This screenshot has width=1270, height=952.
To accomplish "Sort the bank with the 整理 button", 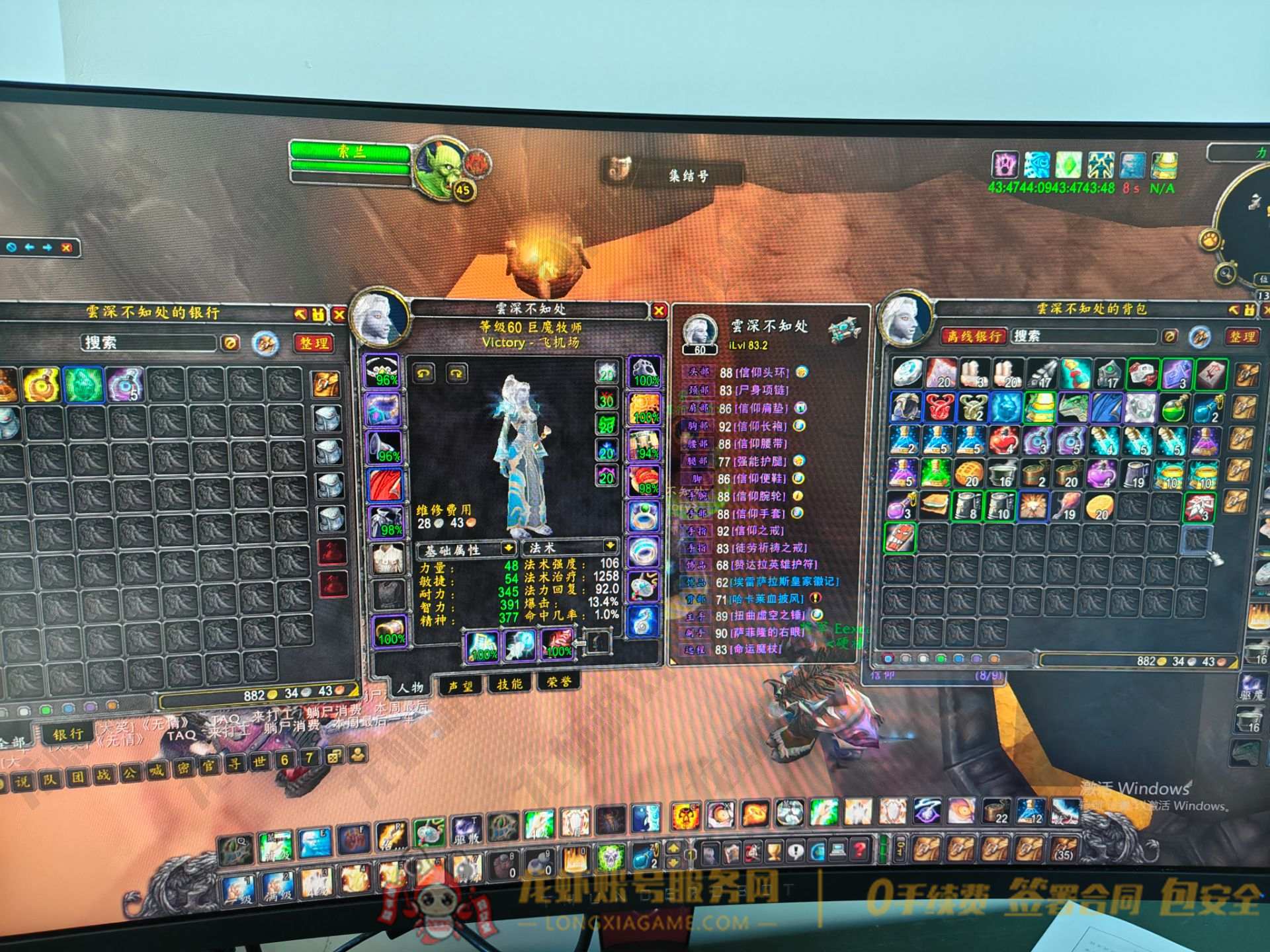I will (314, 343).
